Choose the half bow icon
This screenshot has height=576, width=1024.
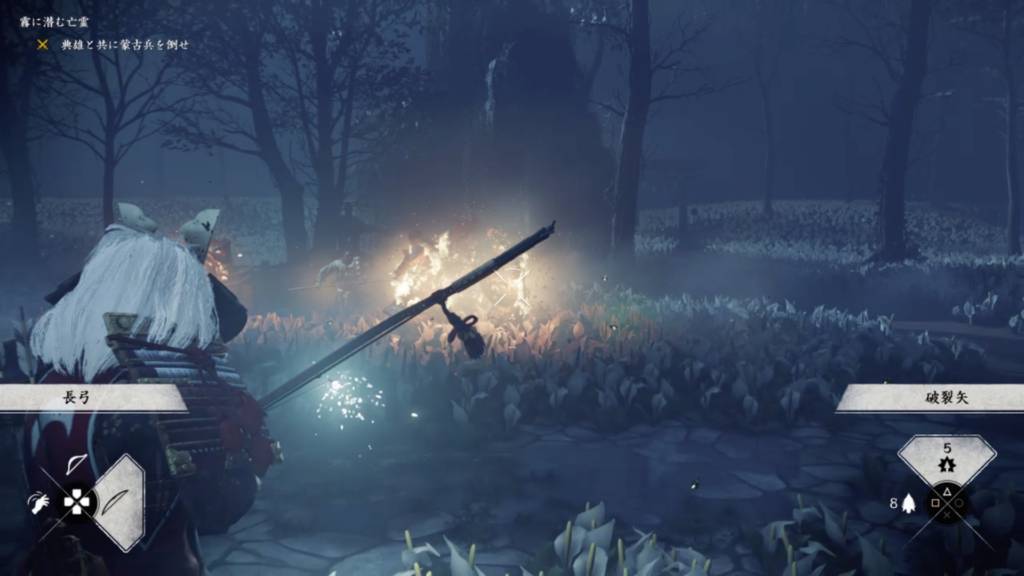tap(76, 464)
